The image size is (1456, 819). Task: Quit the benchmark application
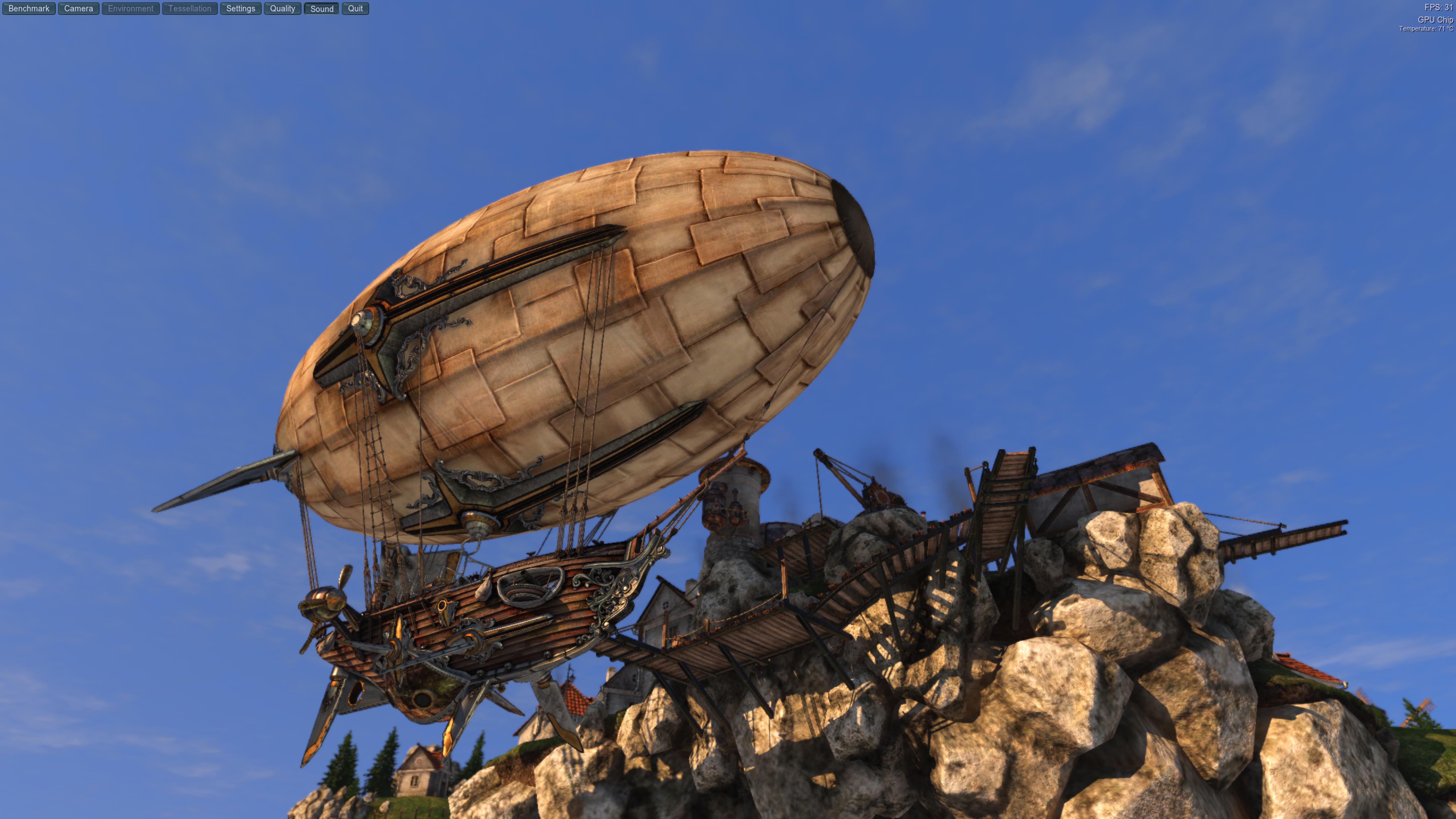(x=355, y=9)
